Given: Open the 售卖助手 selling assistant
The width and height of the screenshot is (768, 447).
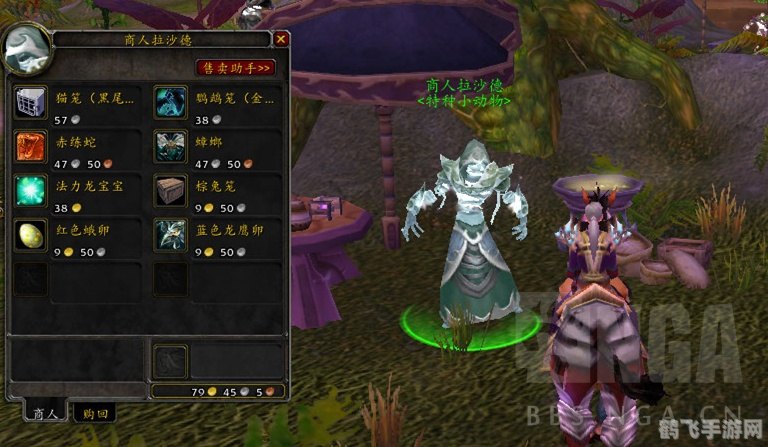Looking at the screenshot, I should 236,67.
